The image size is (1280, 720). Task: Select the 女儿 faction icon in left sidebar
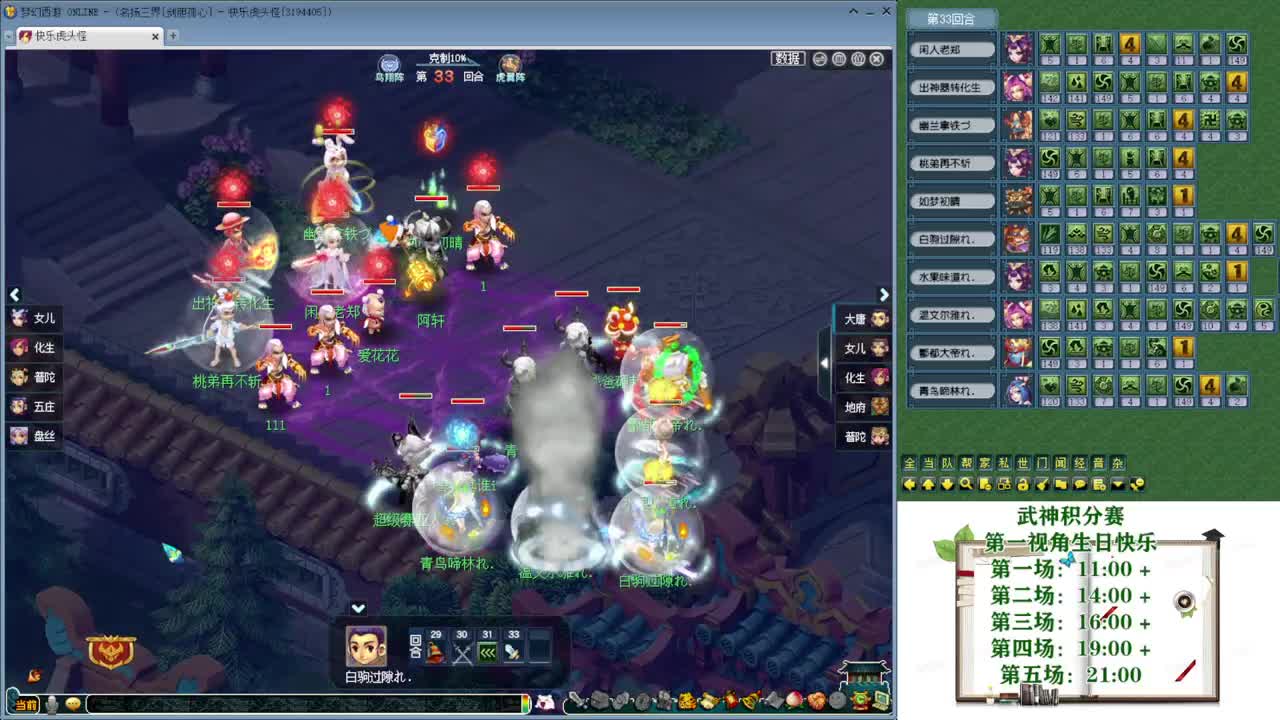tap(20, 317)
